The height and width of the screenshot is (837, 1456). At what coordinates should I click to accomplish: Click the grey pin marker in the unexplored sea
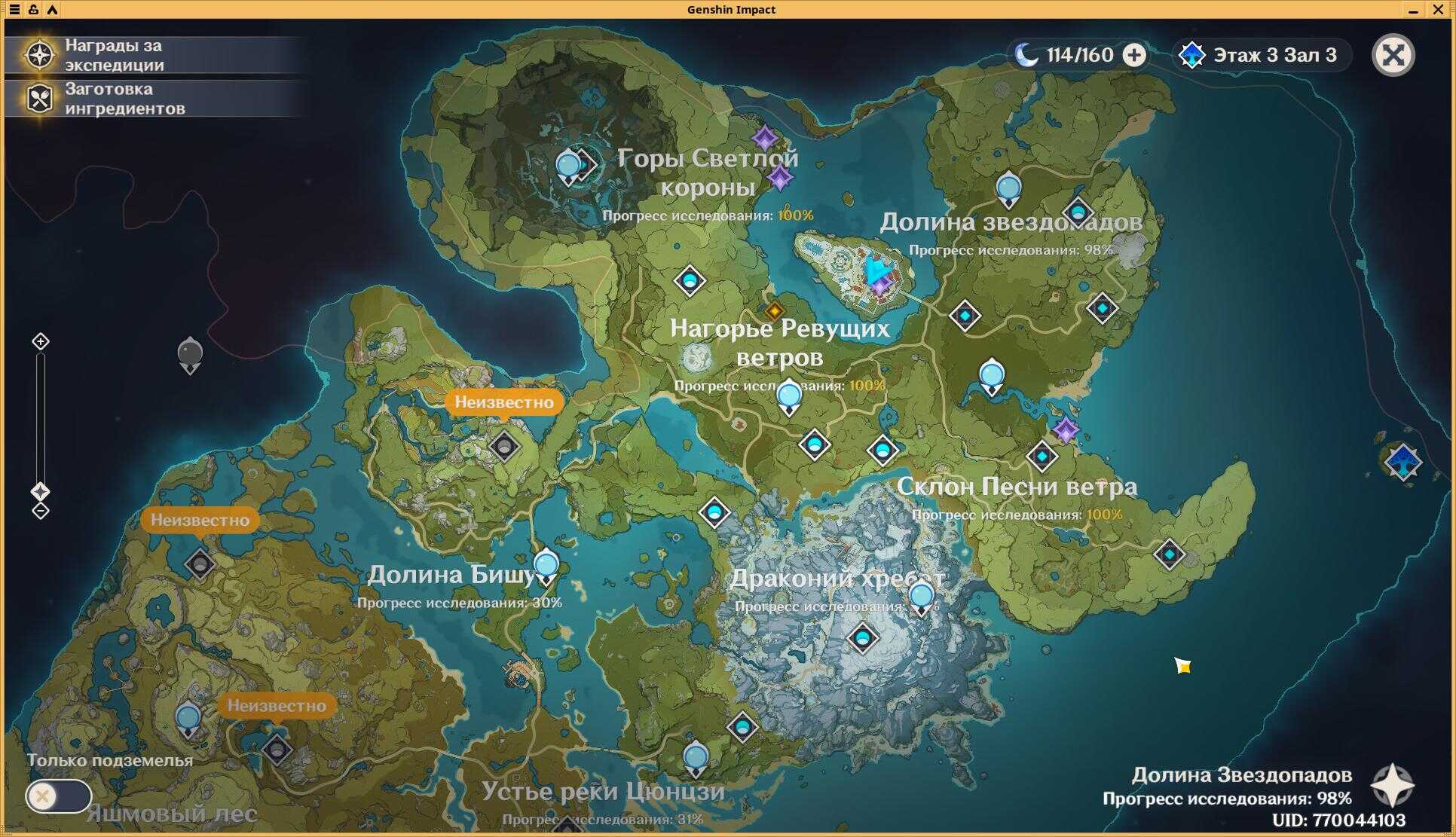(x=190, y=354)
